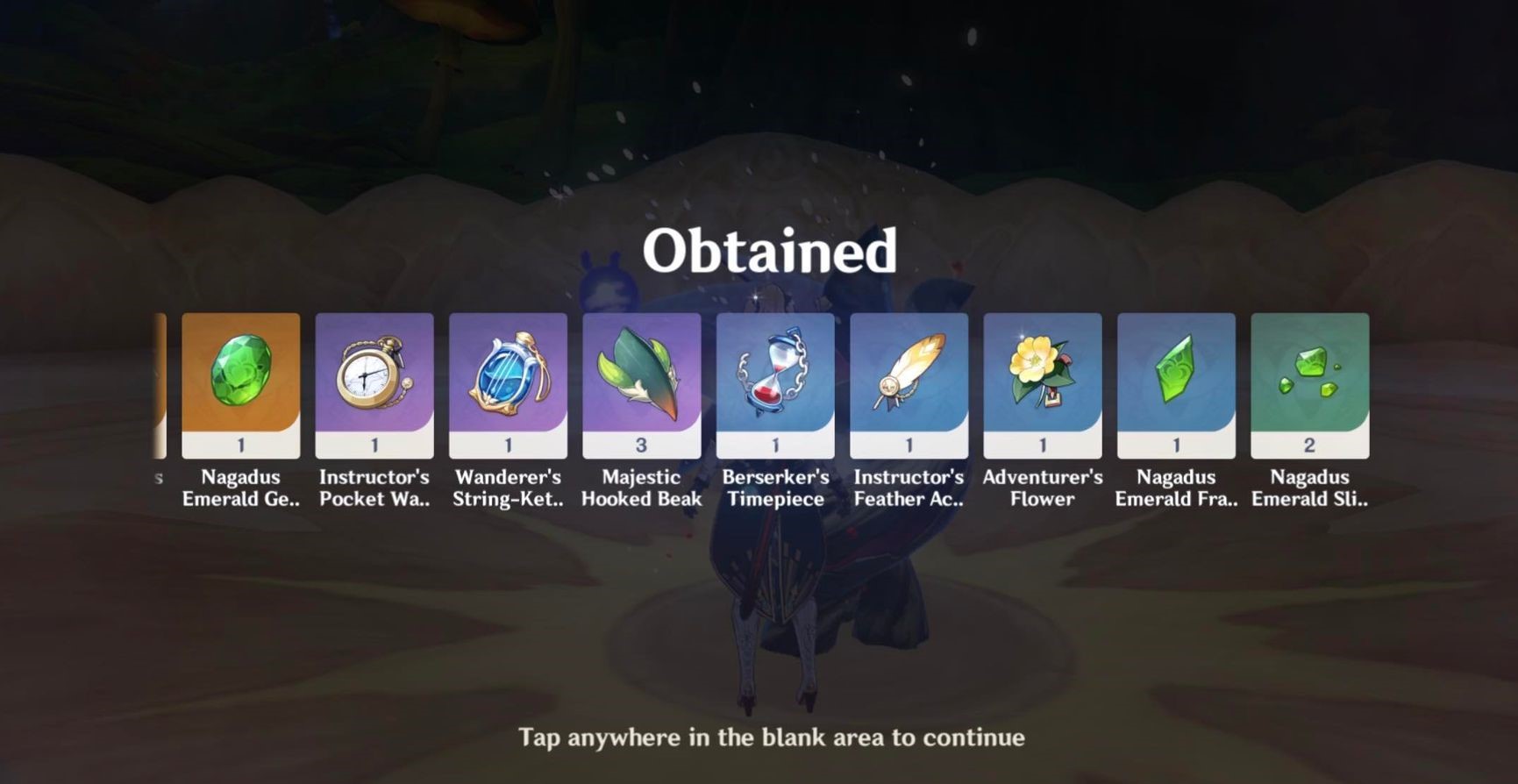Click the Nagadus Emerald Fragment icon
Viewport: 1518px width, 784px height.
1176,377
